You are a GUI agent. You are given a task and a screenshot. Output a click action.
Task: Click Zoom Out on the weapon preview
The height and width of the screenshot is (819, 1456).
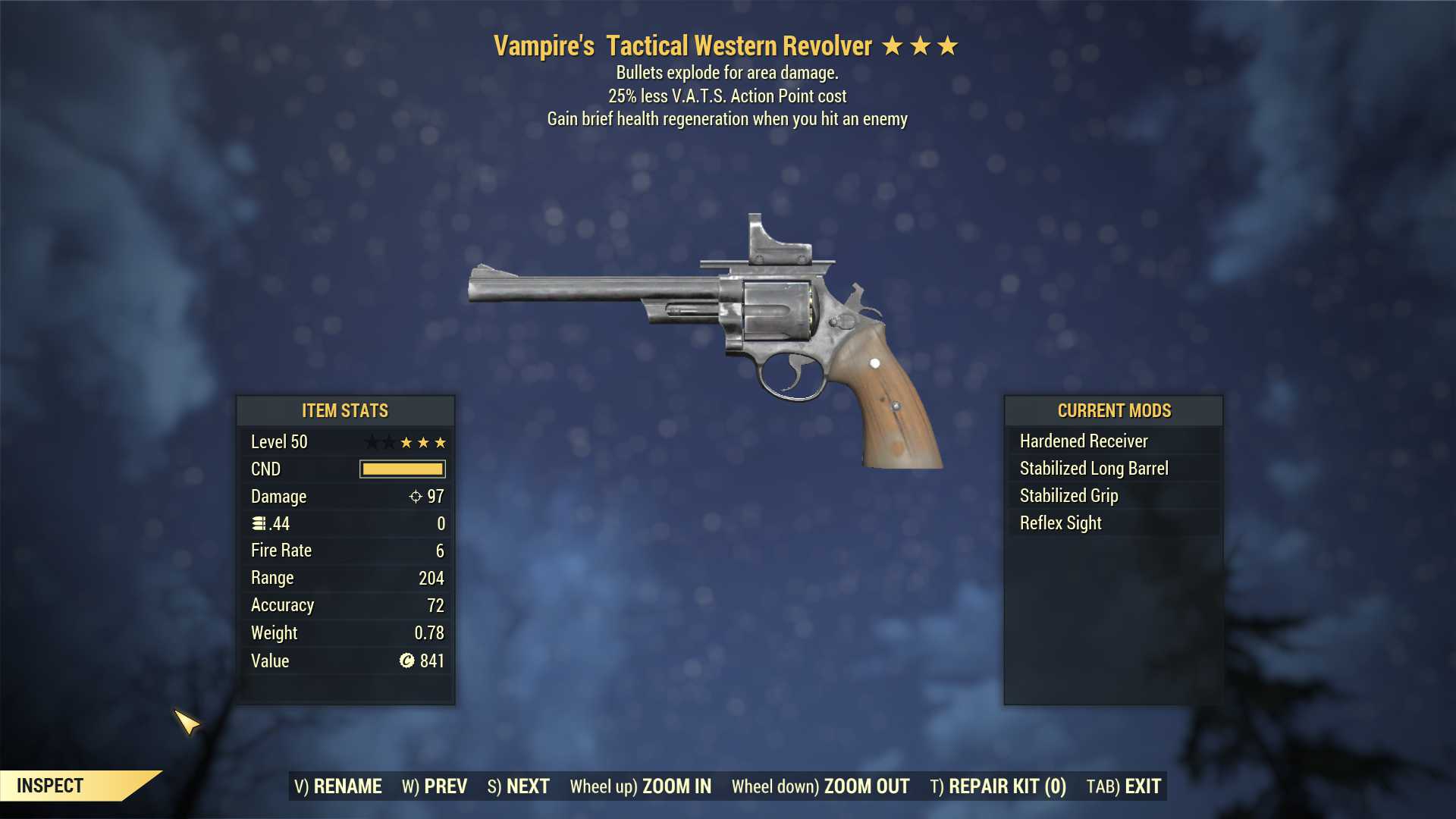821,786
